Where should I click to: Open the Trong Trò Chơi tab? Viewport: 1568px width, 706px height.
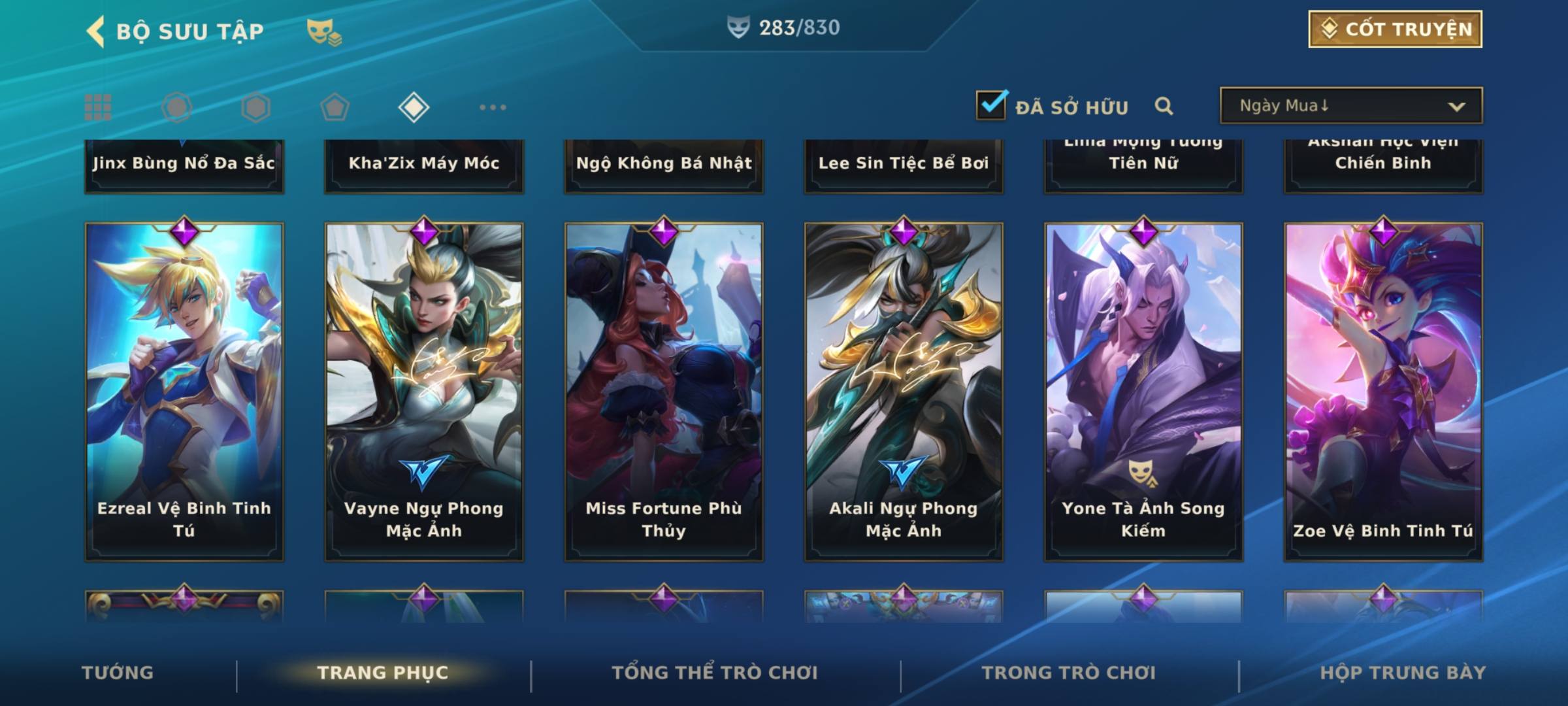[x=1068, y=673]
